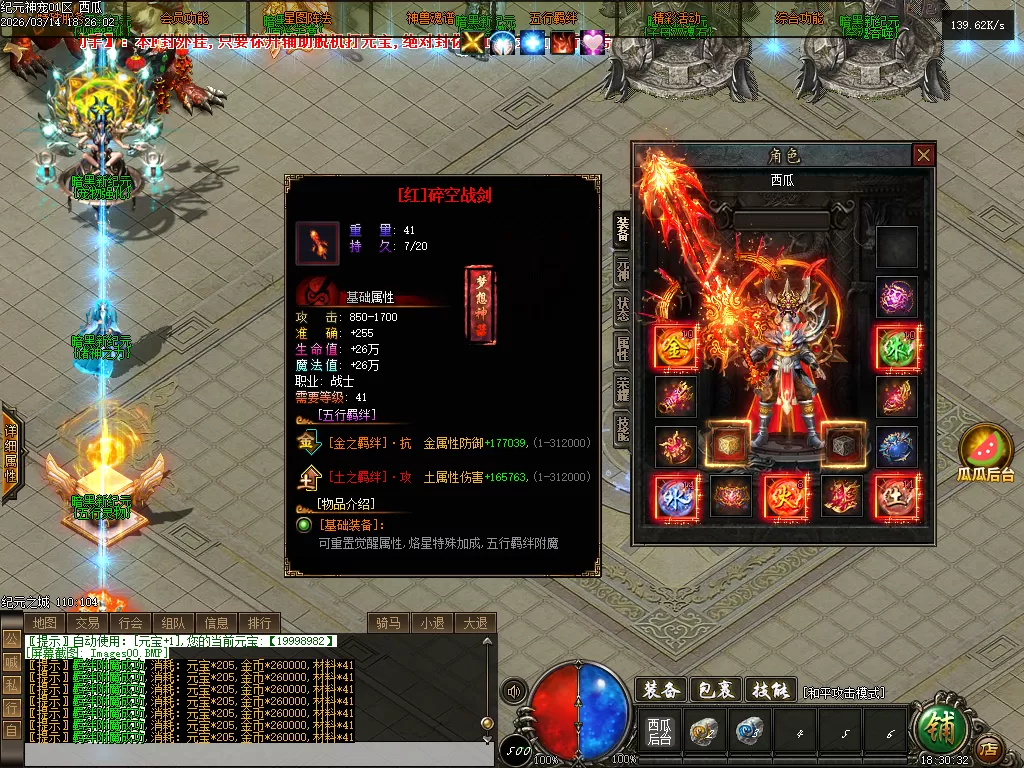Viewport: 1024px width, 768px height.
Task: Open the 属性 attributes tab
Action: pyautogui.click(x=622, y=349)
